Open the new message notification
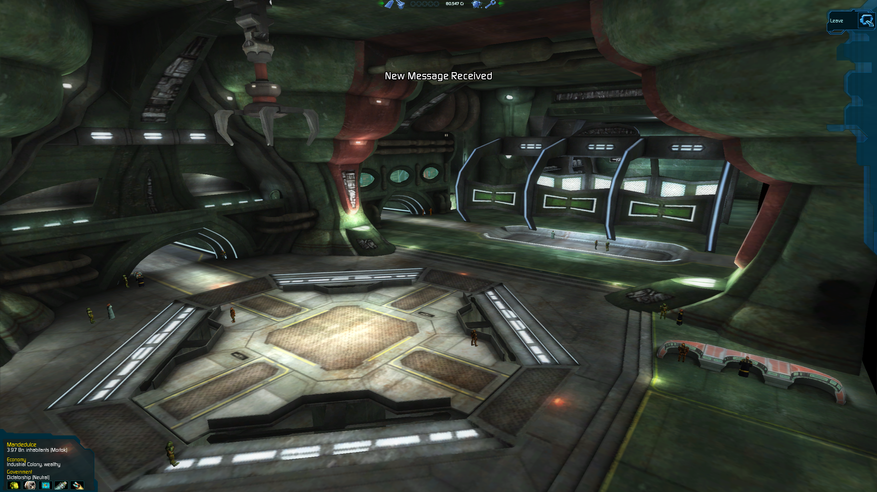This screenshot has height=492, width=877. [x=438, y=76]
